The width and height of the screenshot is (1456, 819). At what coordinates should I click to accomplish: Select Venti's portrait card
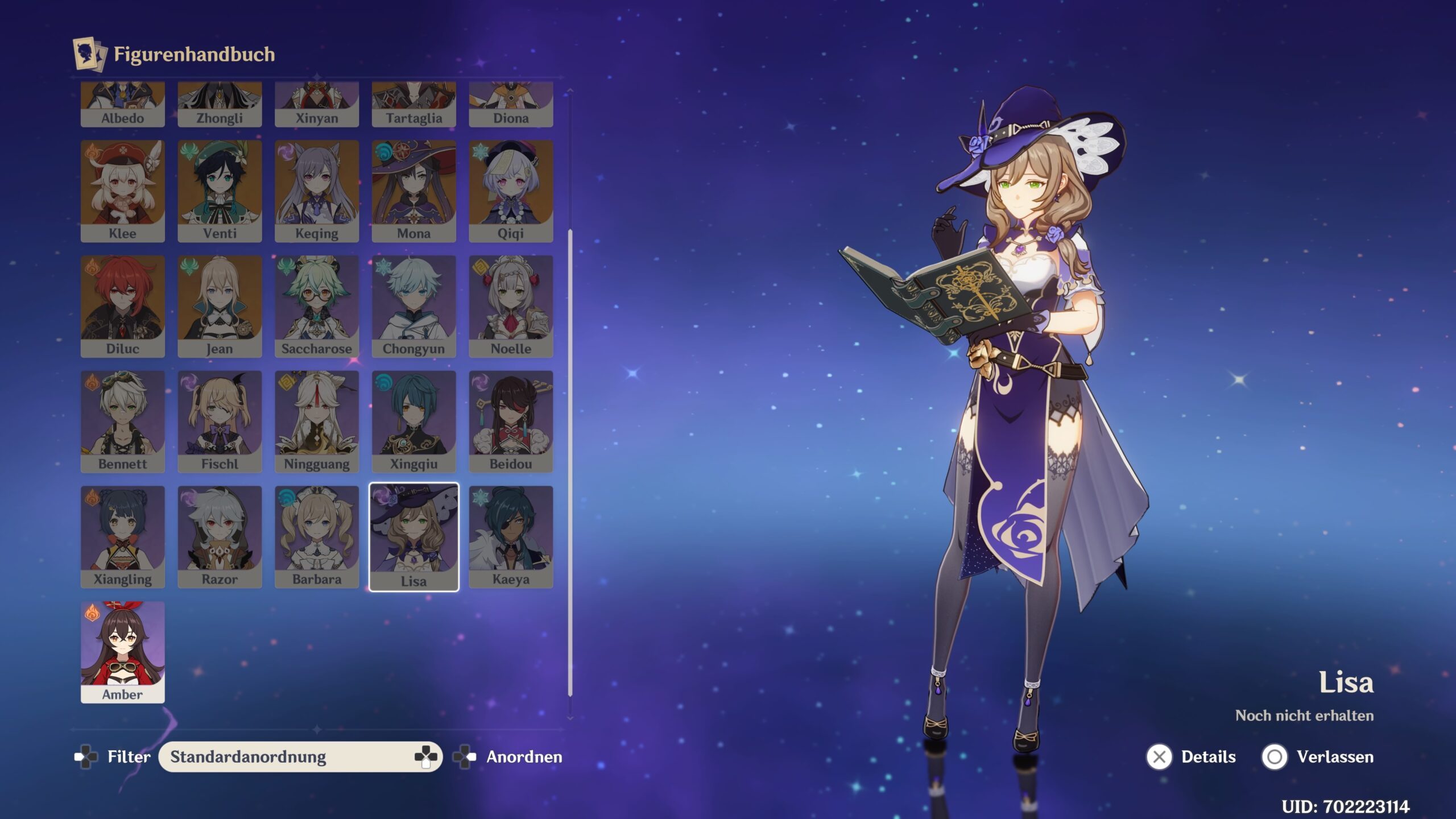pos(220,191)
